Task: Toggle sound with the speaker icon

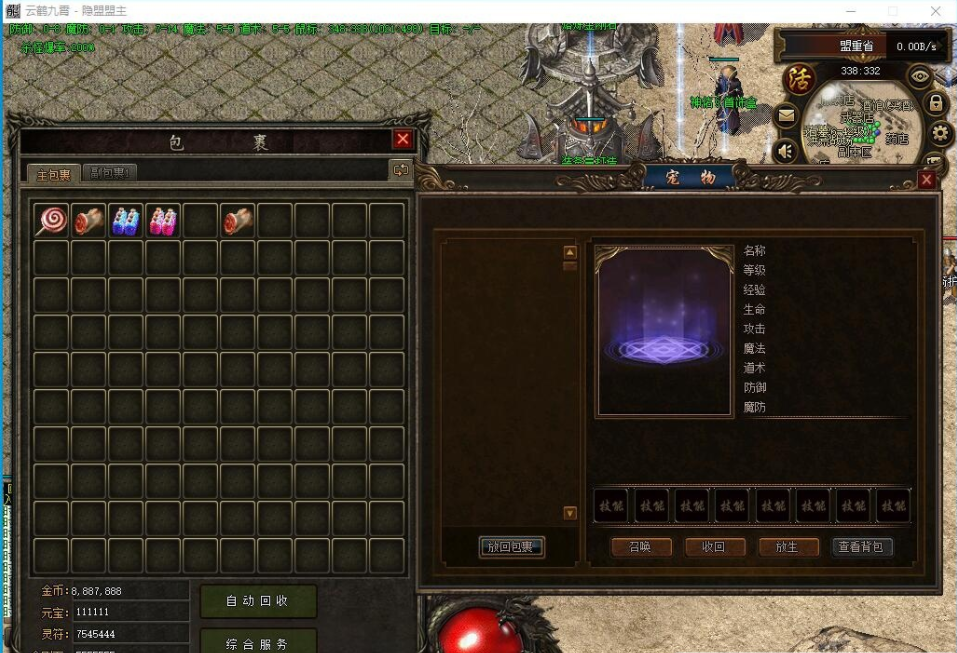Action: (786, 150)
